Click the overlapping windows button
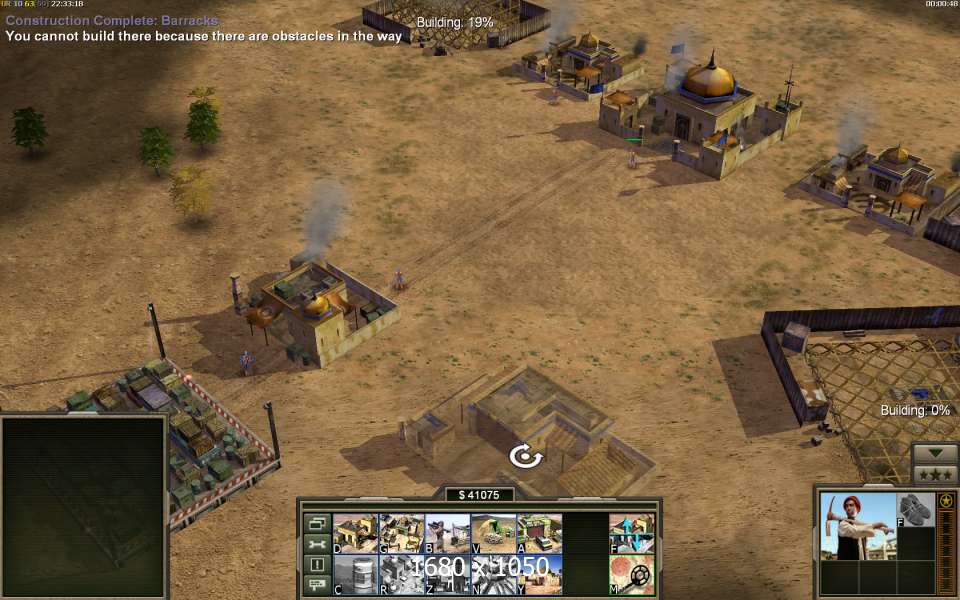The image size is (960, 600). (x=317, y=523)
